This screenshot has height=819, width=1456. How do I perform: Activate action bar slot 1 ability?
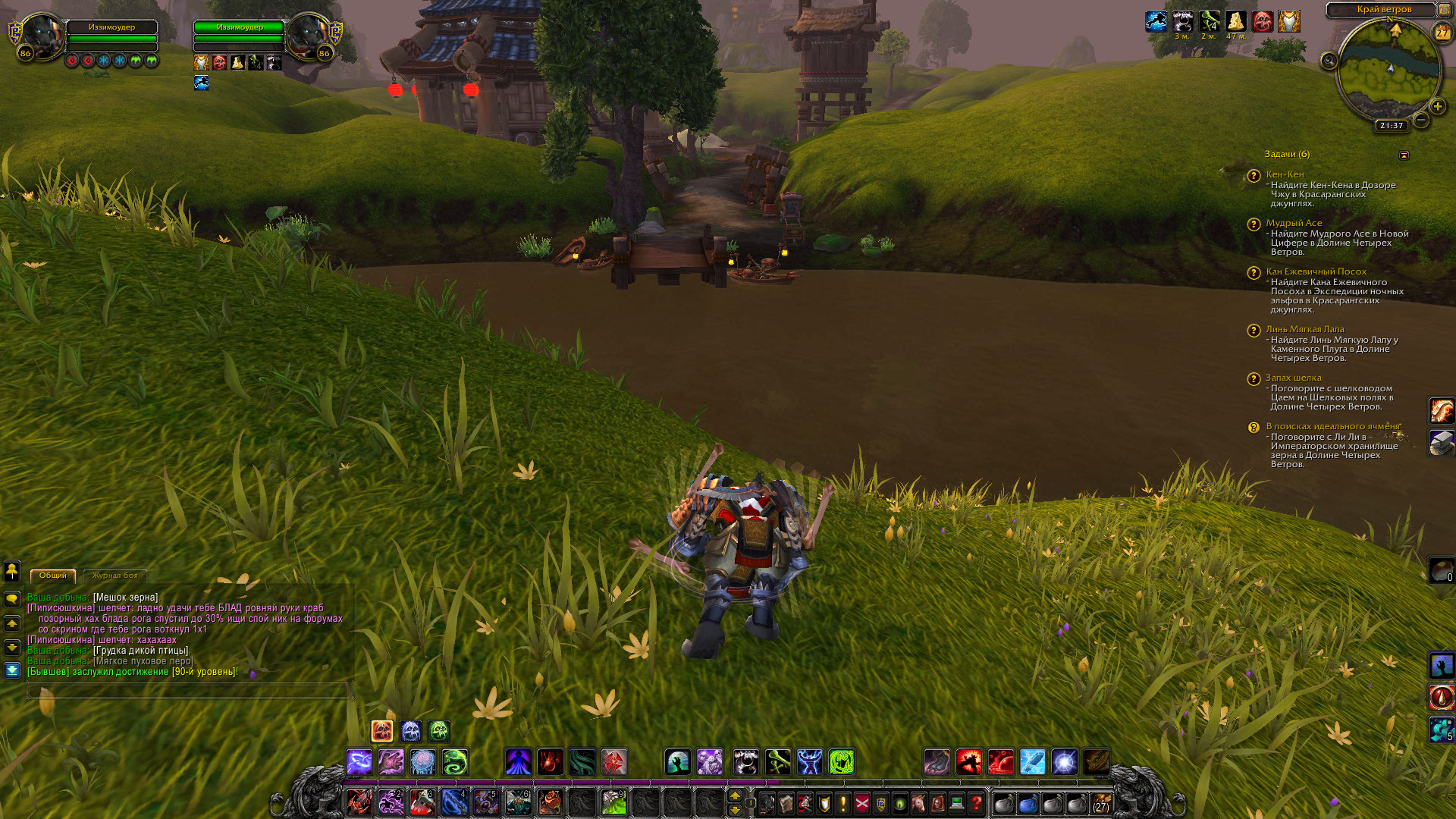pos(359,802)
